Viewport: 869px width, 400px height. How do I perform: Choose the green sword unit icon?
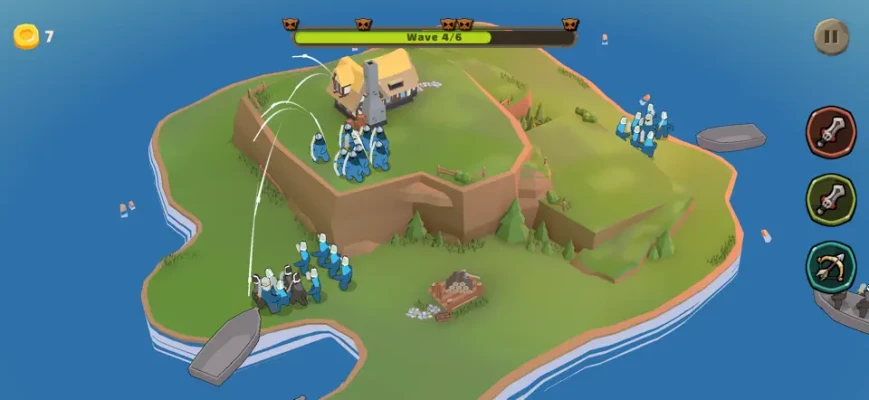(x=831, y=200)
